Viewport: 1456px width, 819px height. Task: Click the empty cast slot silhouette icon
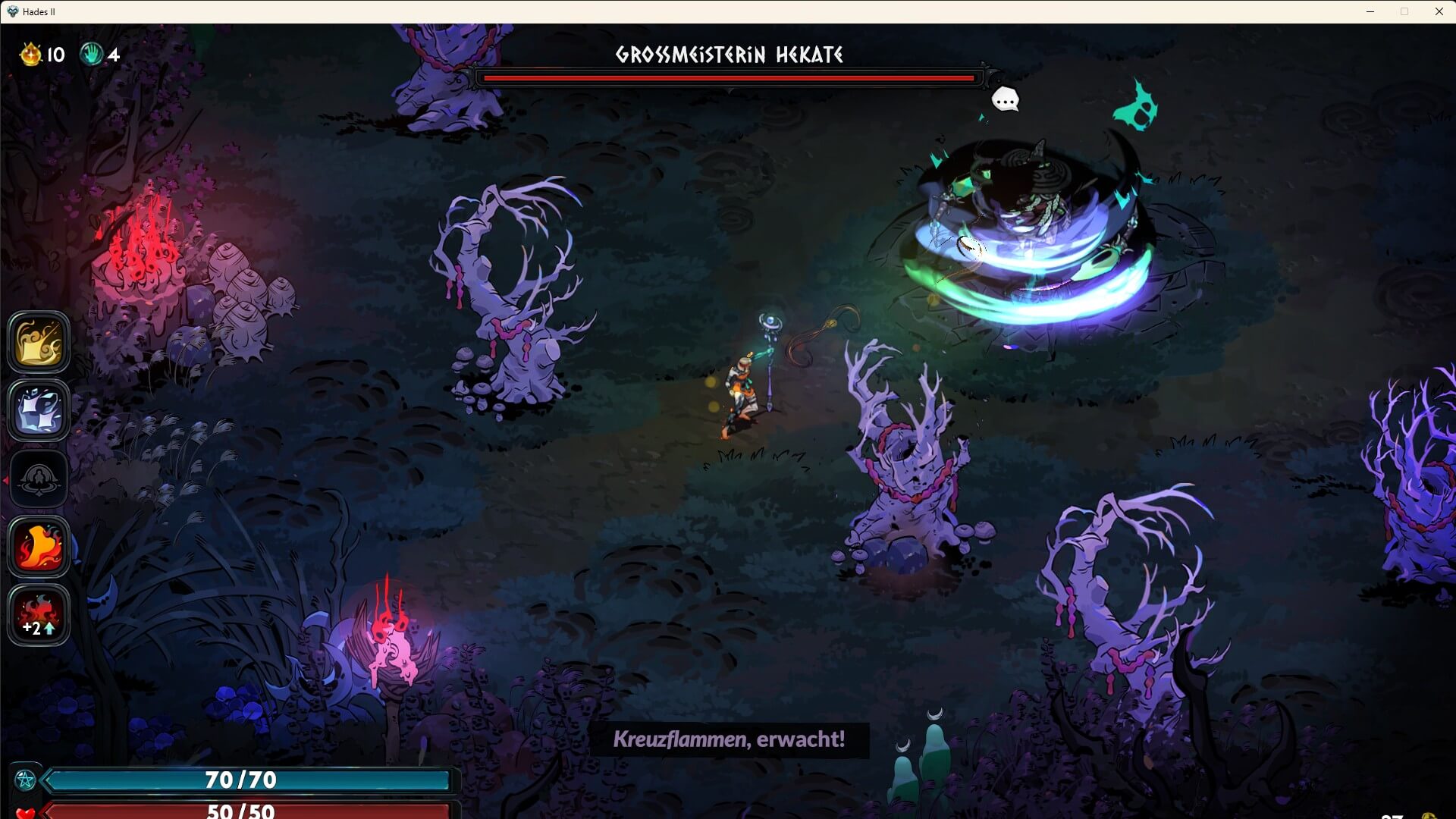39,479
